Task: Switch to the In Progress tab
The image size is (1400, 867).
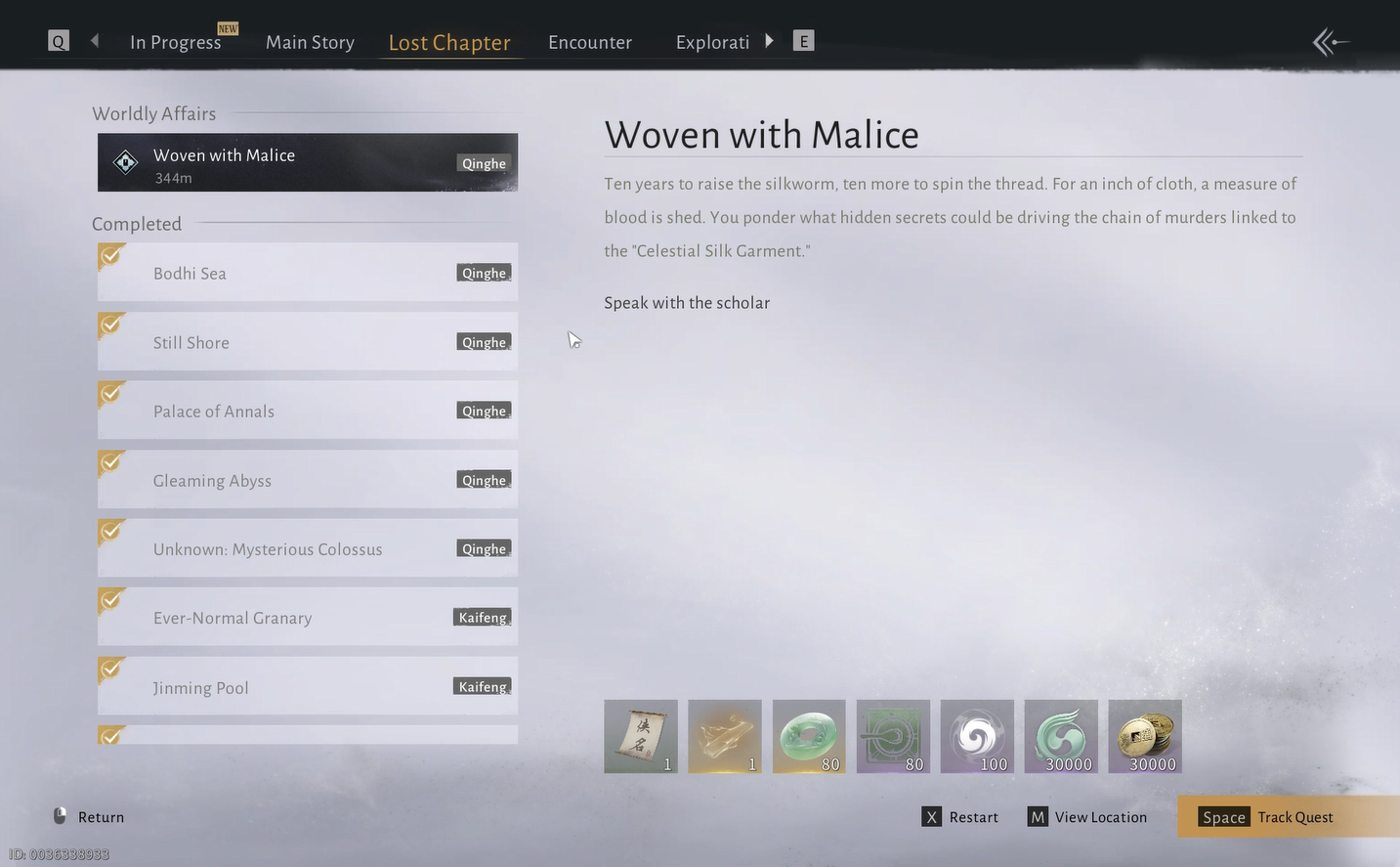Action: click(x=176, y=42)
